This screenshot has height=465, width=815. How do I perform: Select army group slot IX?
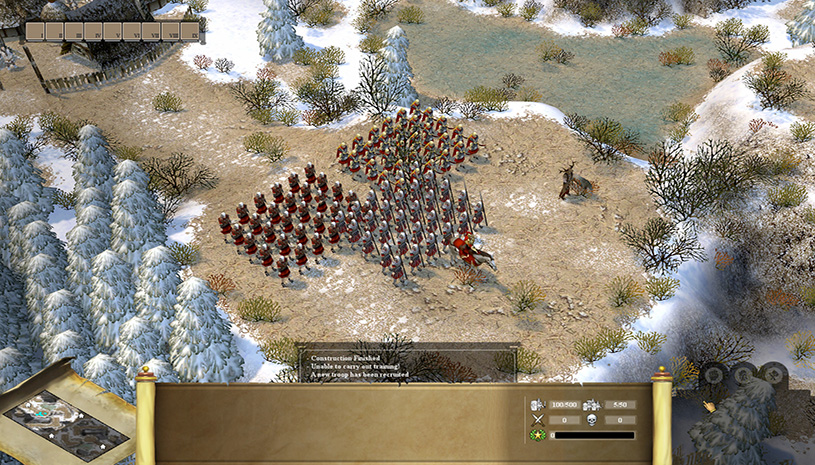(x=189, y=32)
